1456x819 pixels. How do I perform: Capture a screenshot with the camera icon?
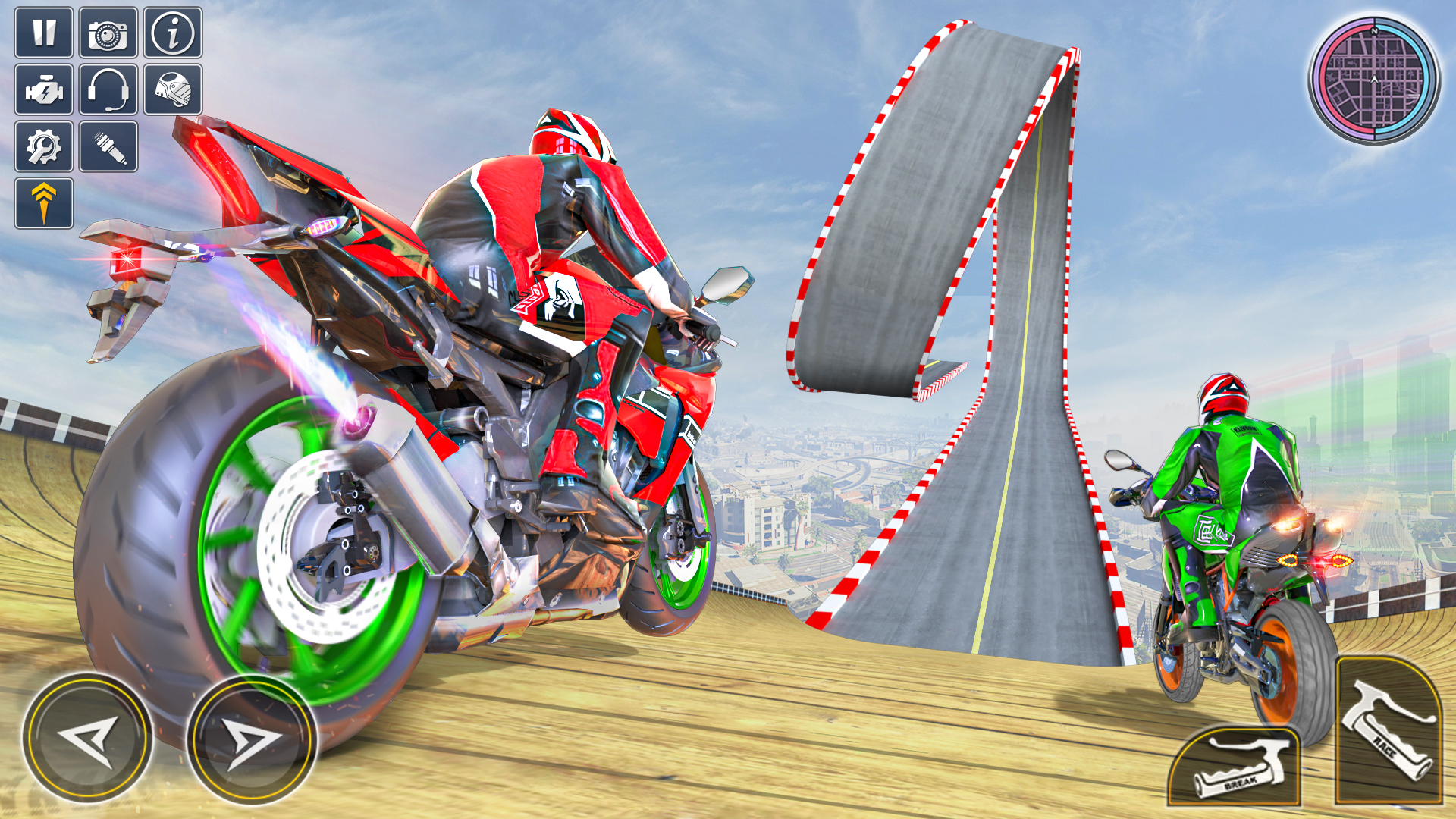(107, 33)
